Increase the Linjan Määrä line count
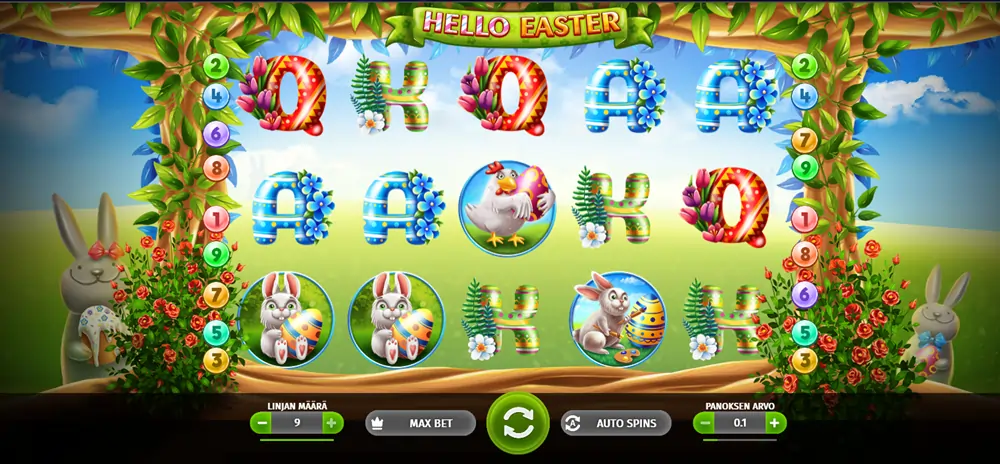1000x464 pixels. point(331,423)
